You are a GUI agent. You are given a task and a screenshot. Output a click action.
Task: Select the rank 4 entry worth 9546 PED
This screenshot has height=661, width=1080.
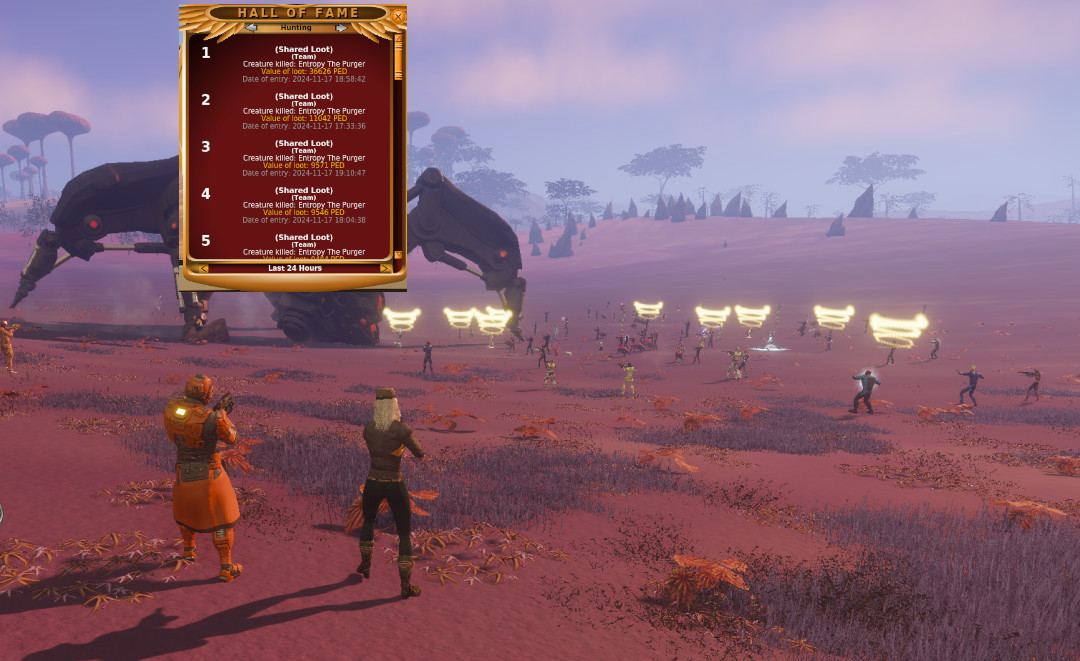(303, 205)
